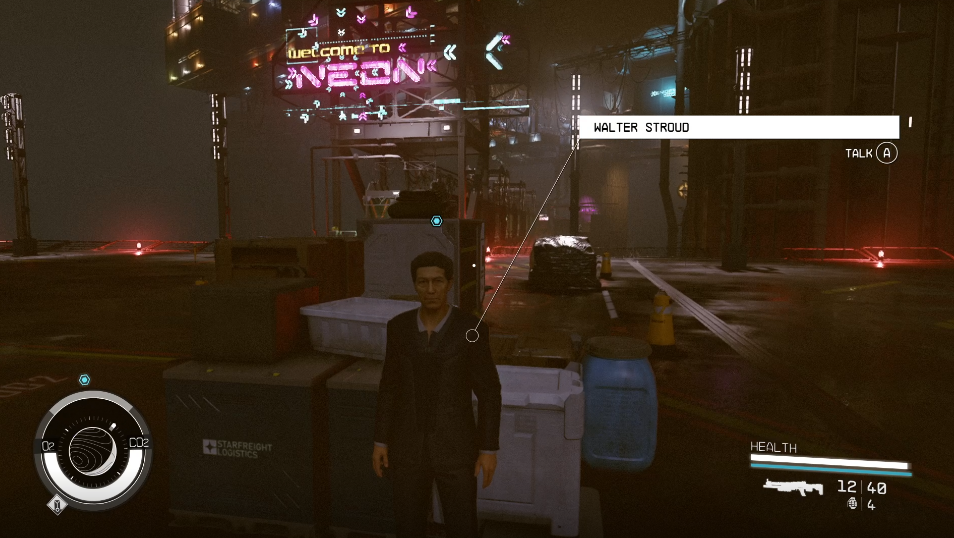Select the Walter Stroud name banner
Screen dimensions: 954x538
[x=739, y=127]
